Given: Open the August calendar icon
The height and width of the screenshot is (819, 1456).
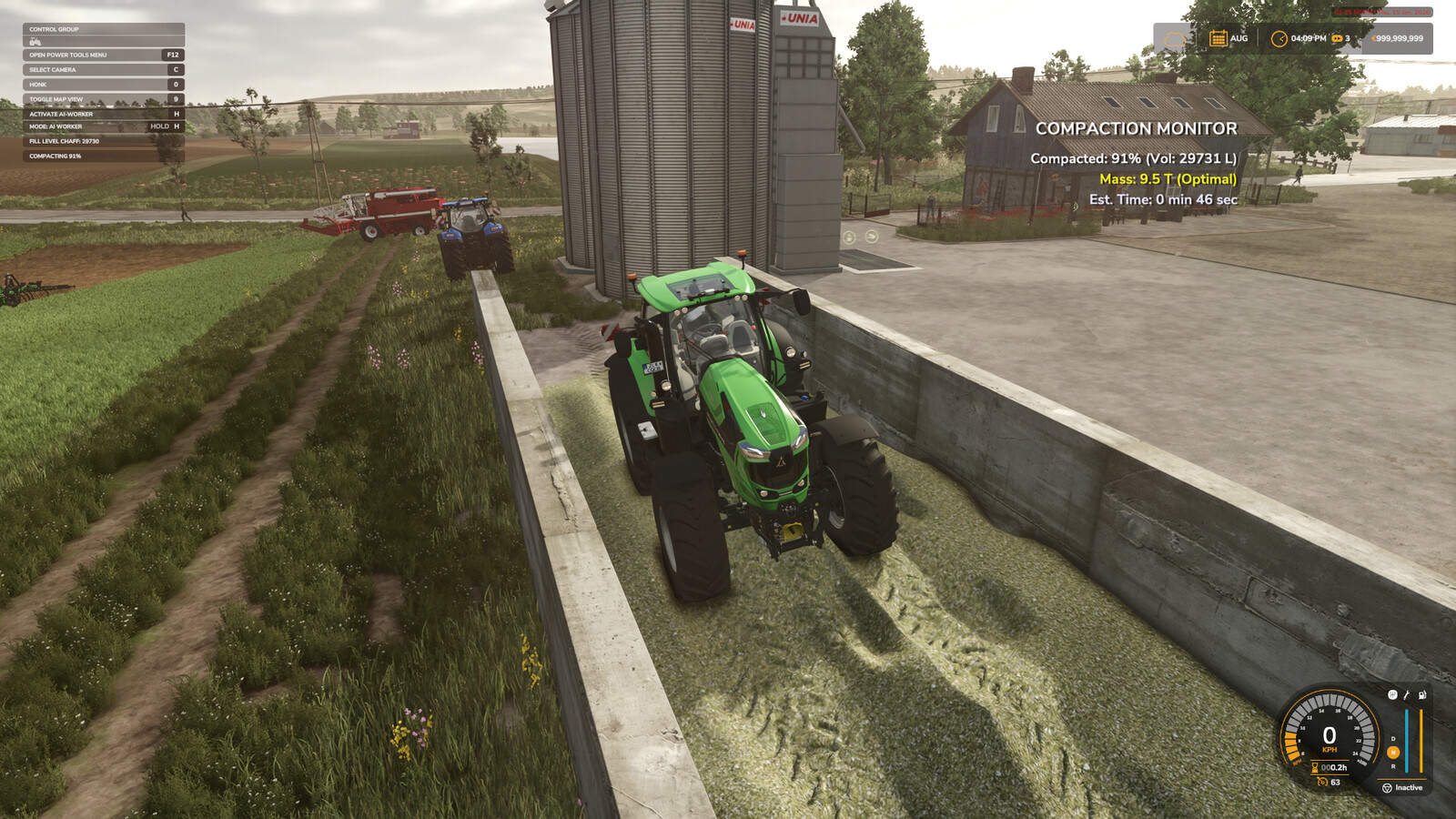Looking at the screenshot, I should [x=1218, y=38].
